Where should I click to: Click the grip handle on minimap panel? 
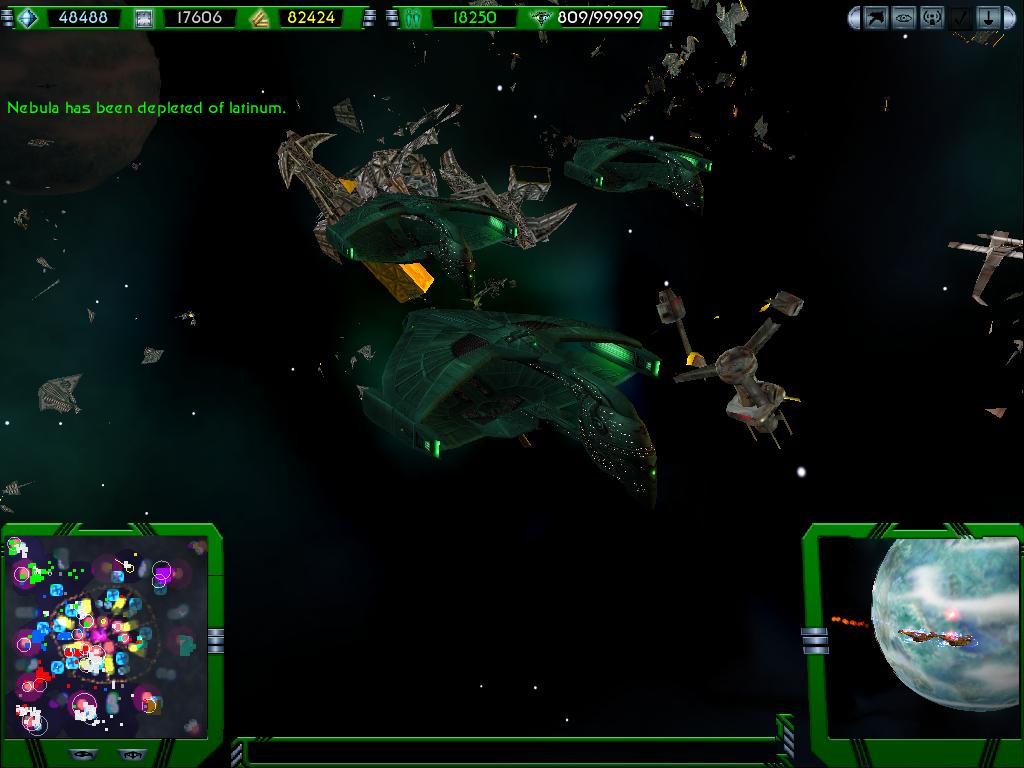[x=216, y=639]
